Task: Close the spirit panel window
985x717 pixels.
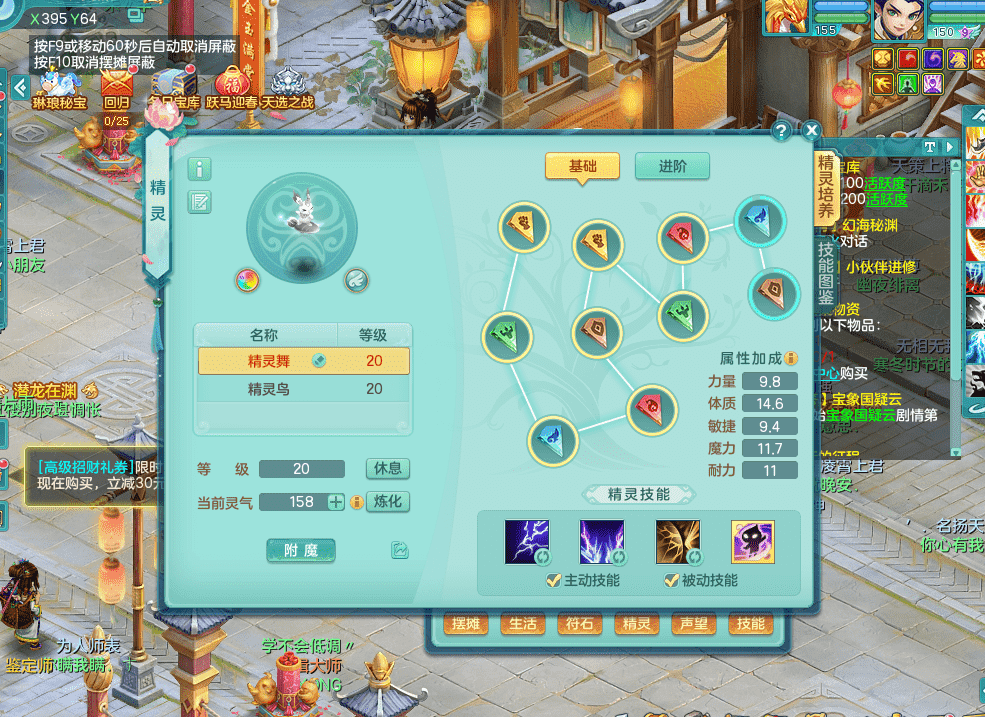Action: [x=811, y=130]
